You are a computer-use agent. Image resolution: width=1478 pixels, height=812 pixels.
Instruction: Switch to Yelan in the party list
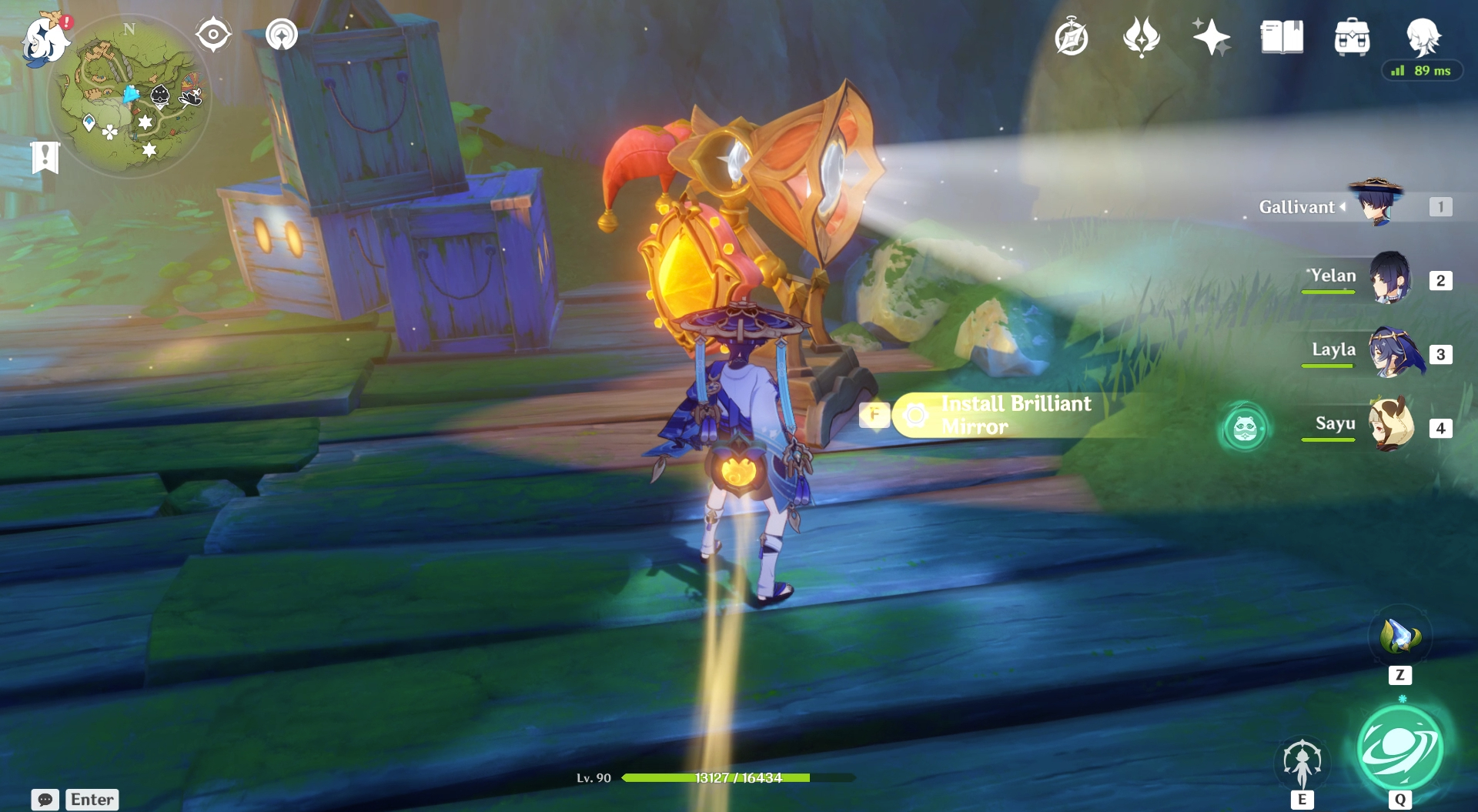pyautogui.click(x=1392, y=281)
